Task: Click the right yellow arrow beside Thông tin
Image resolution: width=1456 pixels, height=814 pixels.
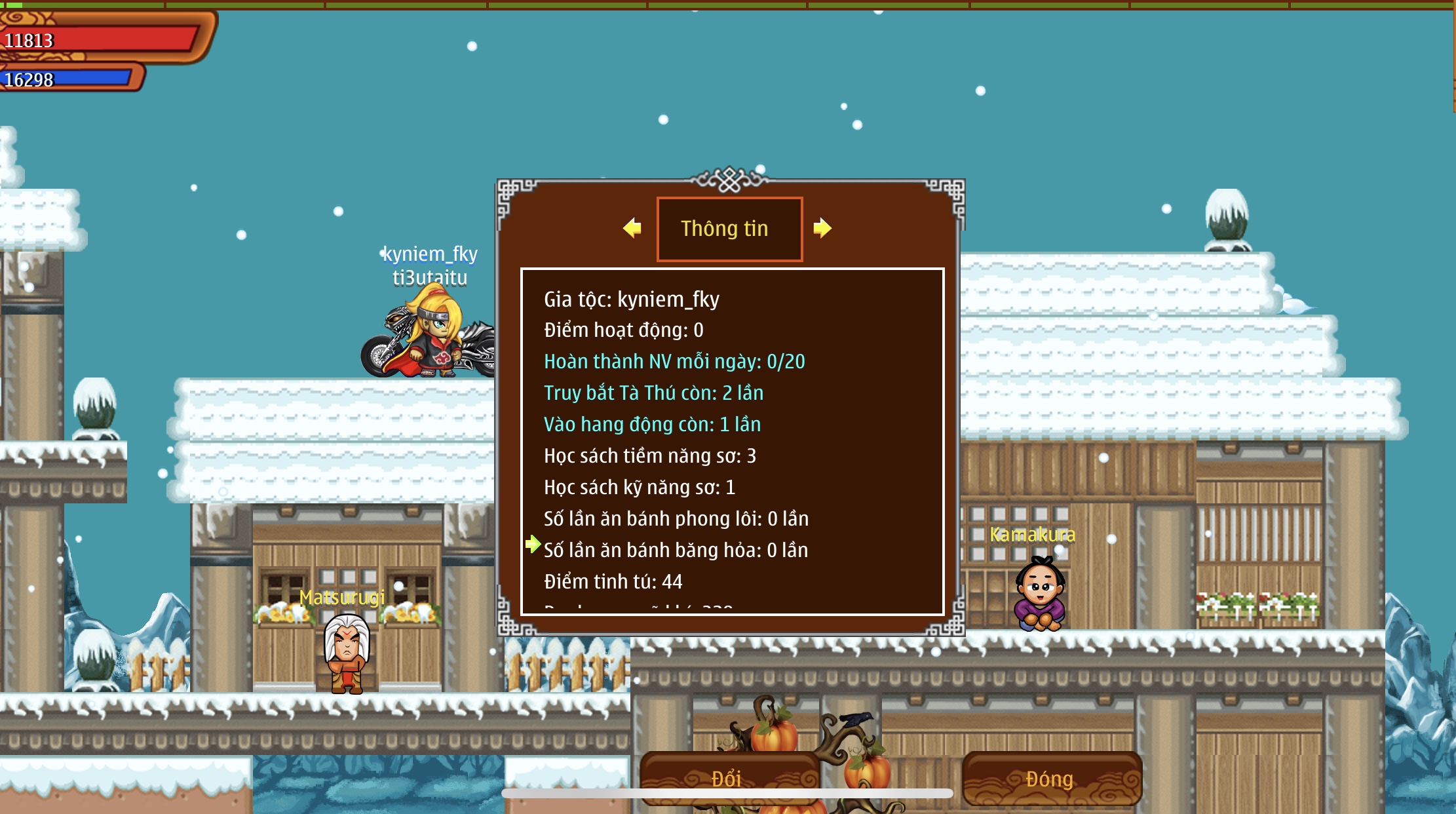Action: pyautogui.click(x=822, y=228)
